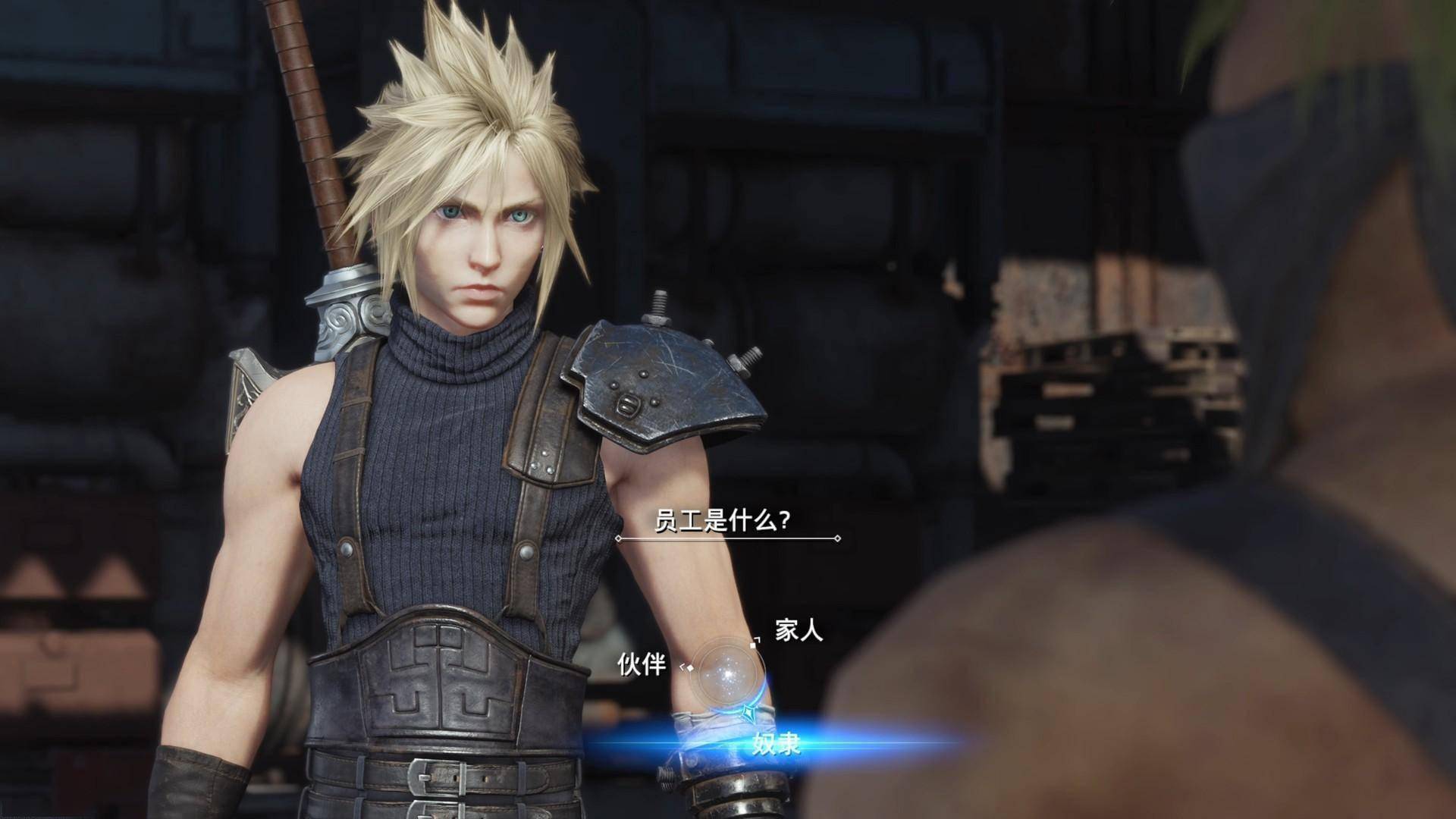The image size is (1456, 819).
Task: Select the 伙伴 dialogue option
Action: point(642,665)
